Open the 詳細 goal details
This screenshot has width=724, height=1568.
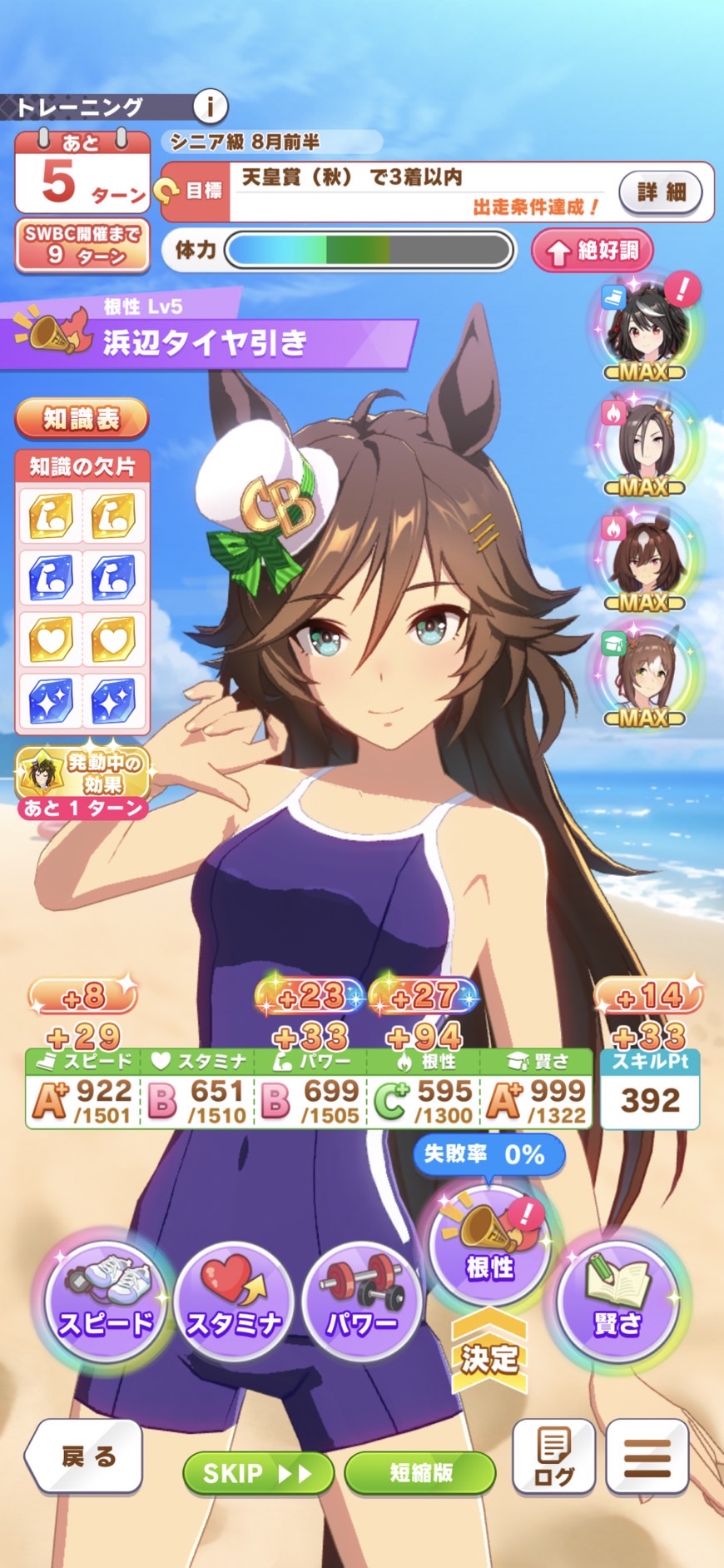pos(661,192)
